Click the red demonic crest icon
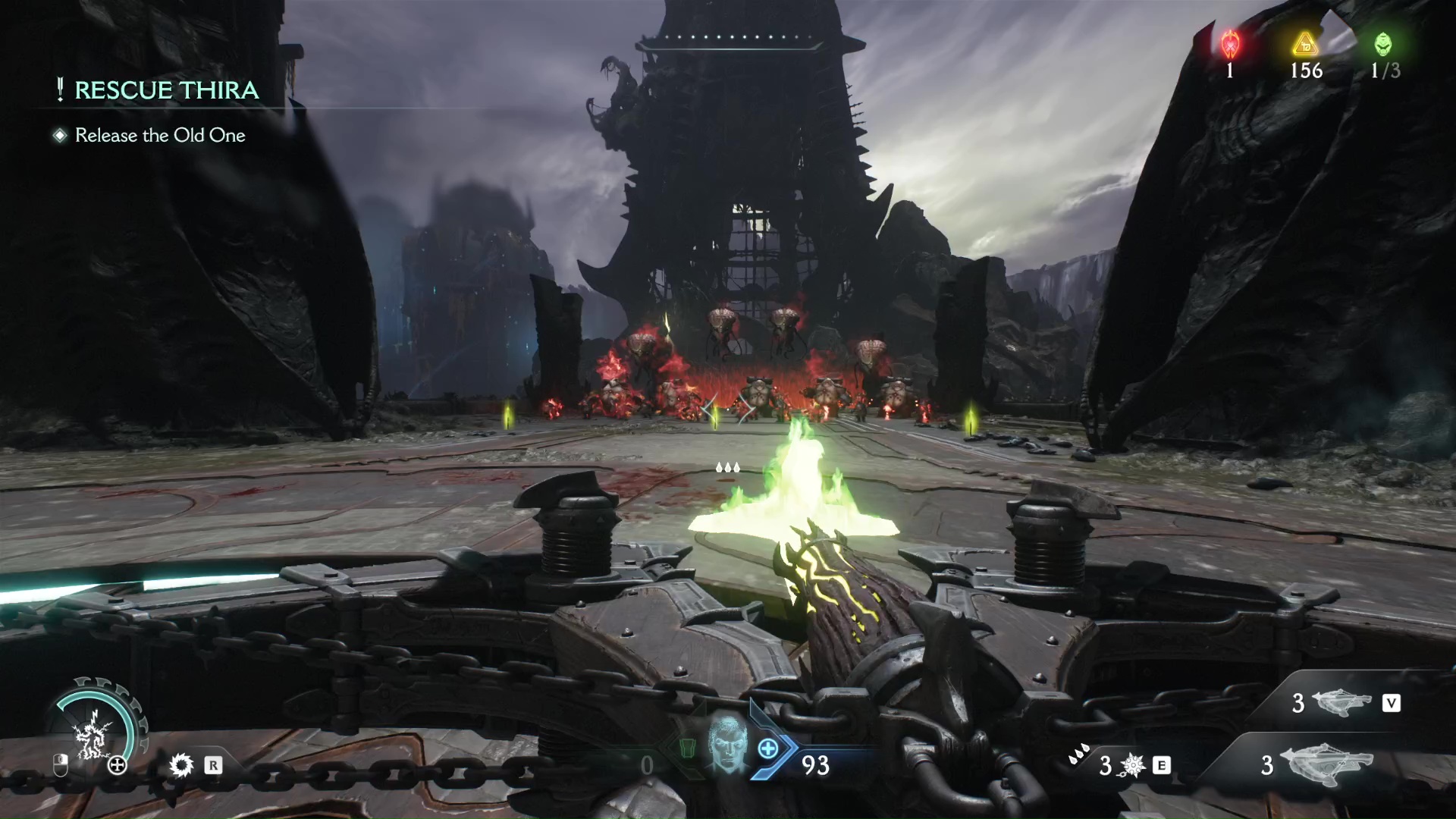The height and width of the screenshot is (819, 1456). (x=1230, y=45)
